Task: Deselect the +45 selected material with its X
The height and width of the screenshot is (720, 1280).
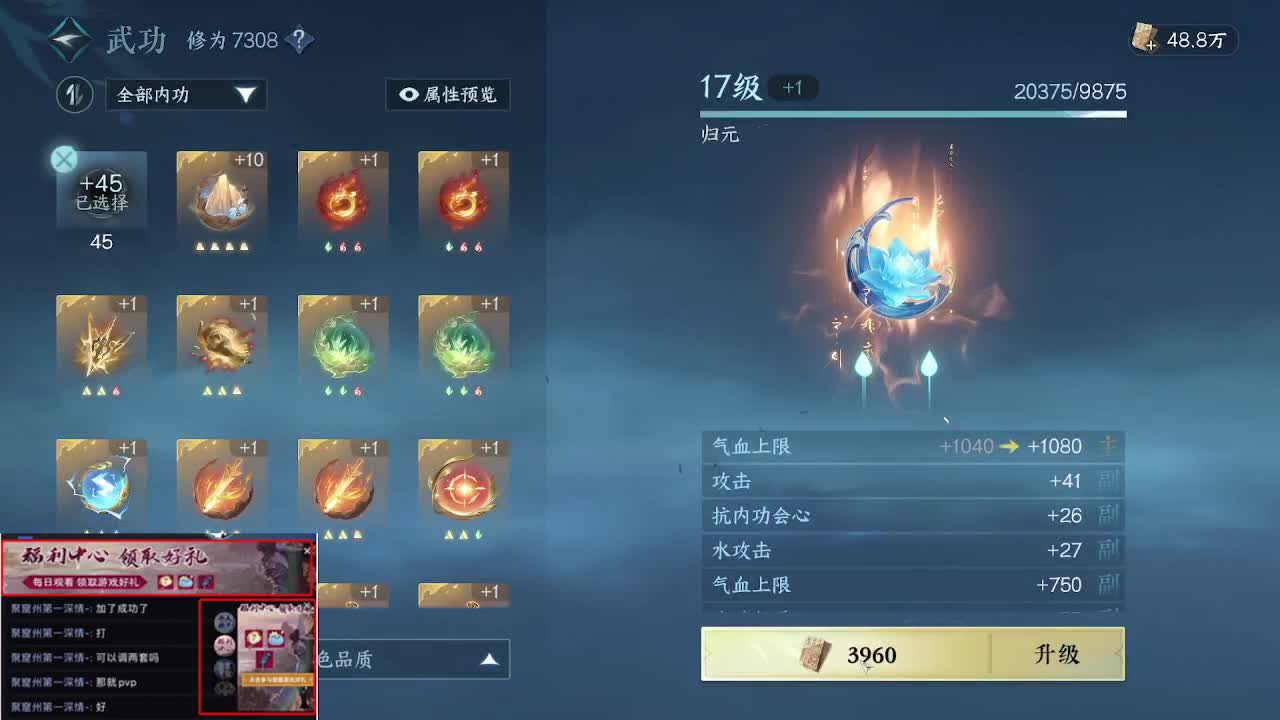Action: pyautogui.click(x=63, y=159)
